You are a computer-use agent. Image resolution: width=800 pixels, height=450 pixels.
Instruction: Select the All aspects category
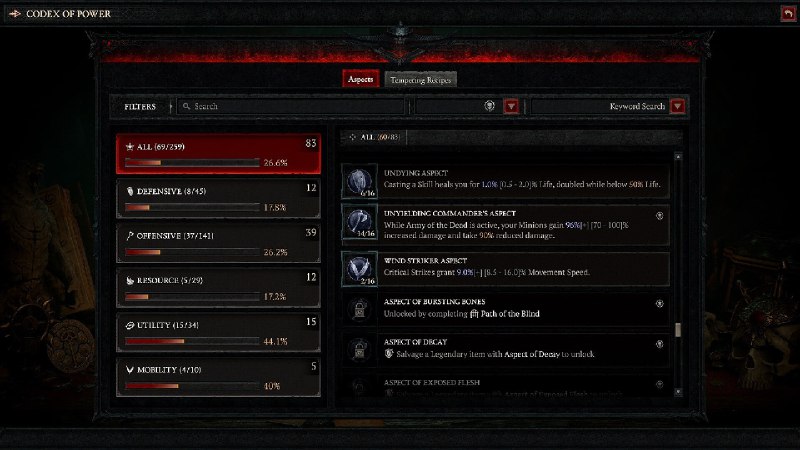pyautogui.click(x=218, y=153)
